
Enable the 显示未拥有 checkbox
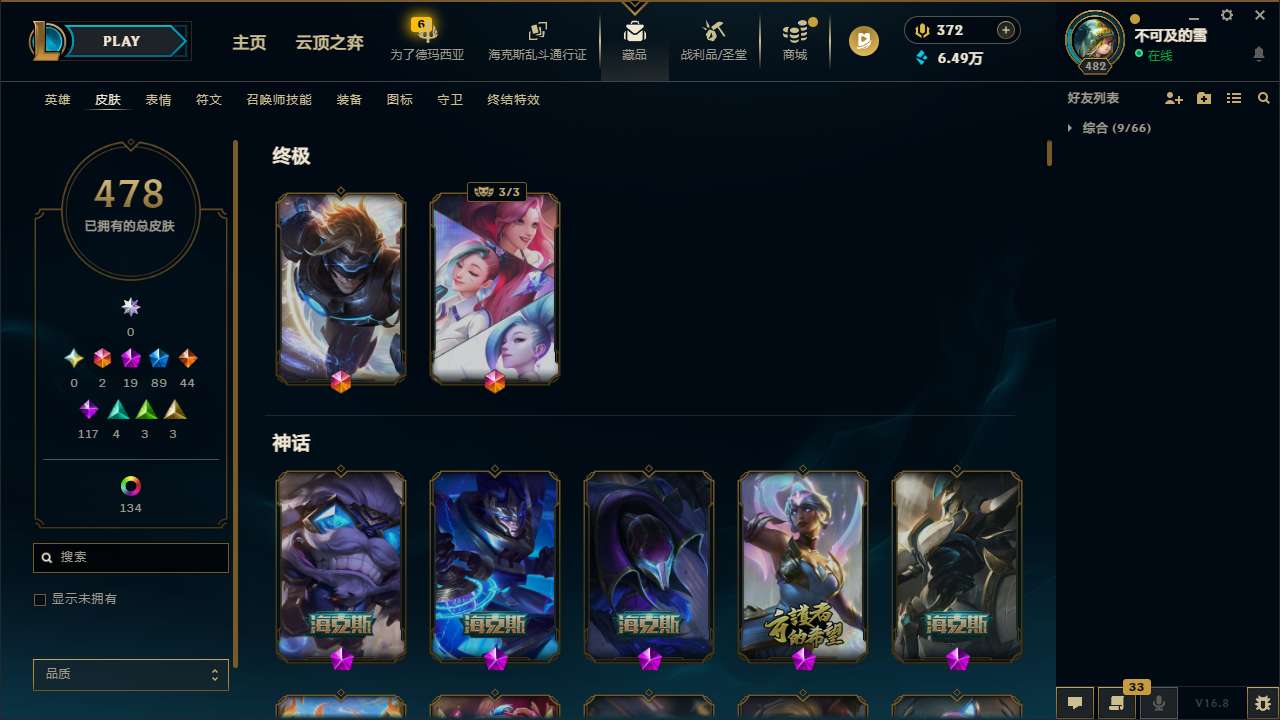tap(40, 599)
